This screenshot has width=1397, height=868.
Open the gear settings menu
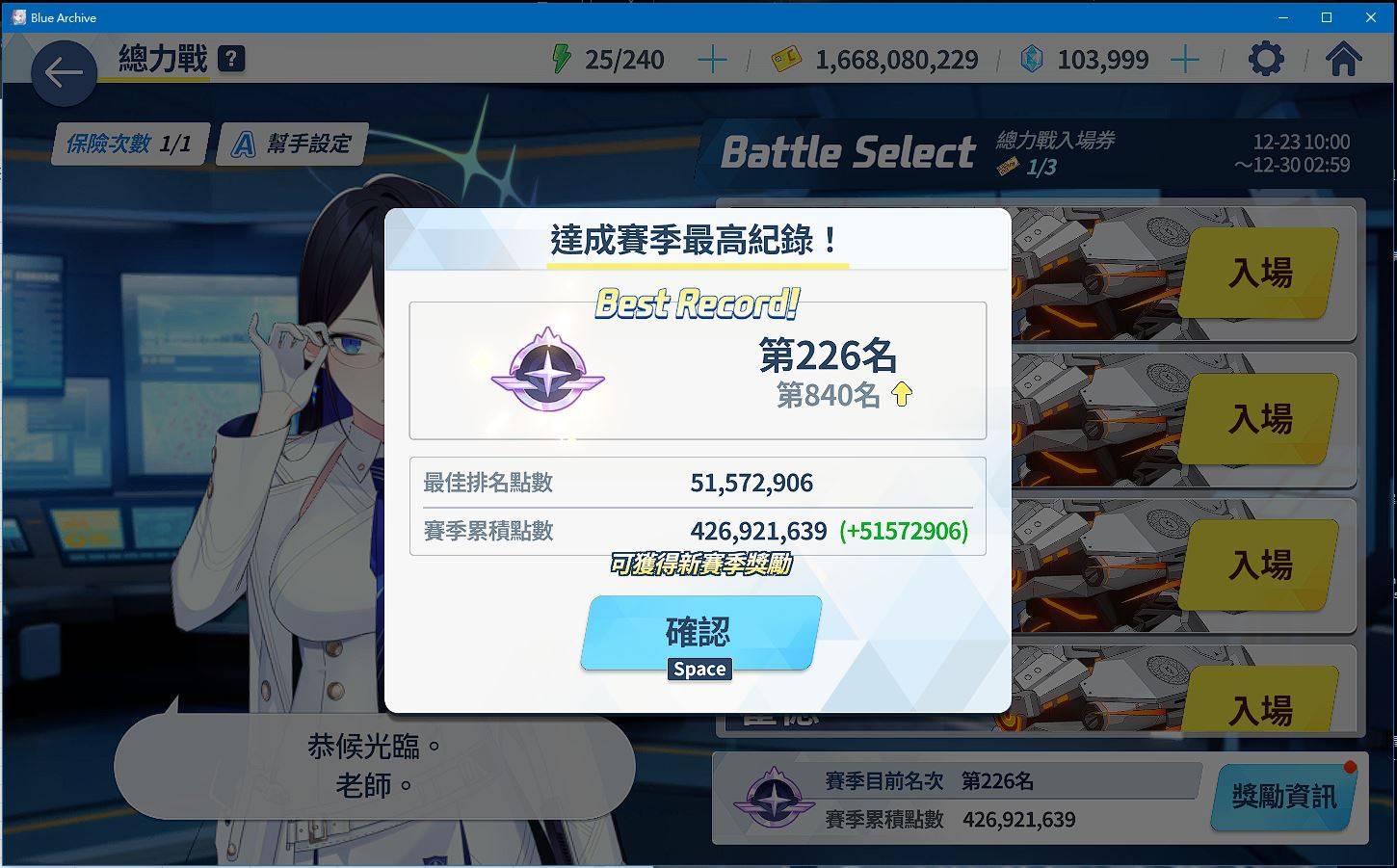(1266, 60)
